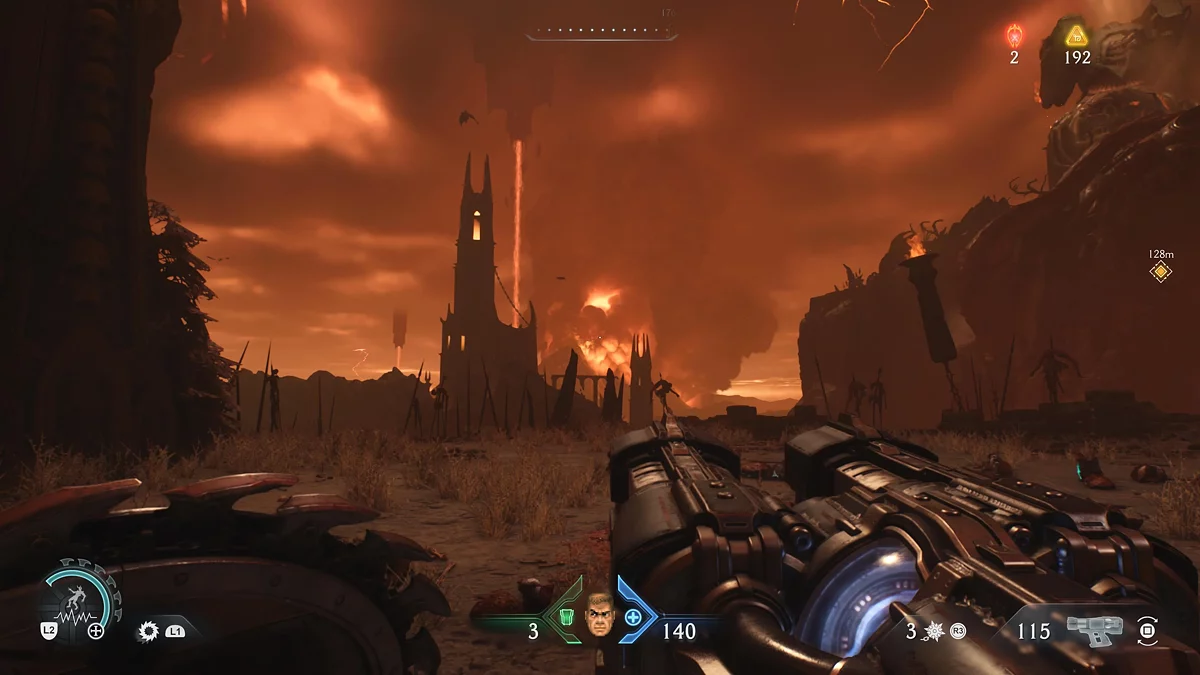Select the blue health cross icon

click(633, 617)
